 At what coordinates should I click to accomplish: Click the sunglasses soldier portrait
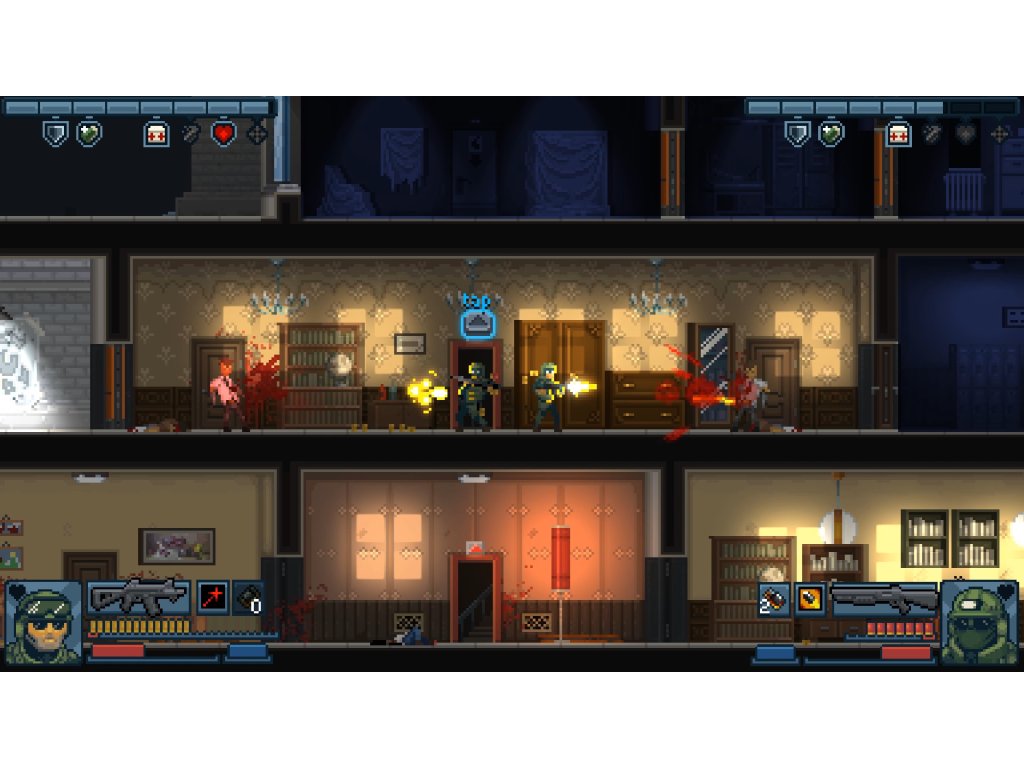coord(43,622)
